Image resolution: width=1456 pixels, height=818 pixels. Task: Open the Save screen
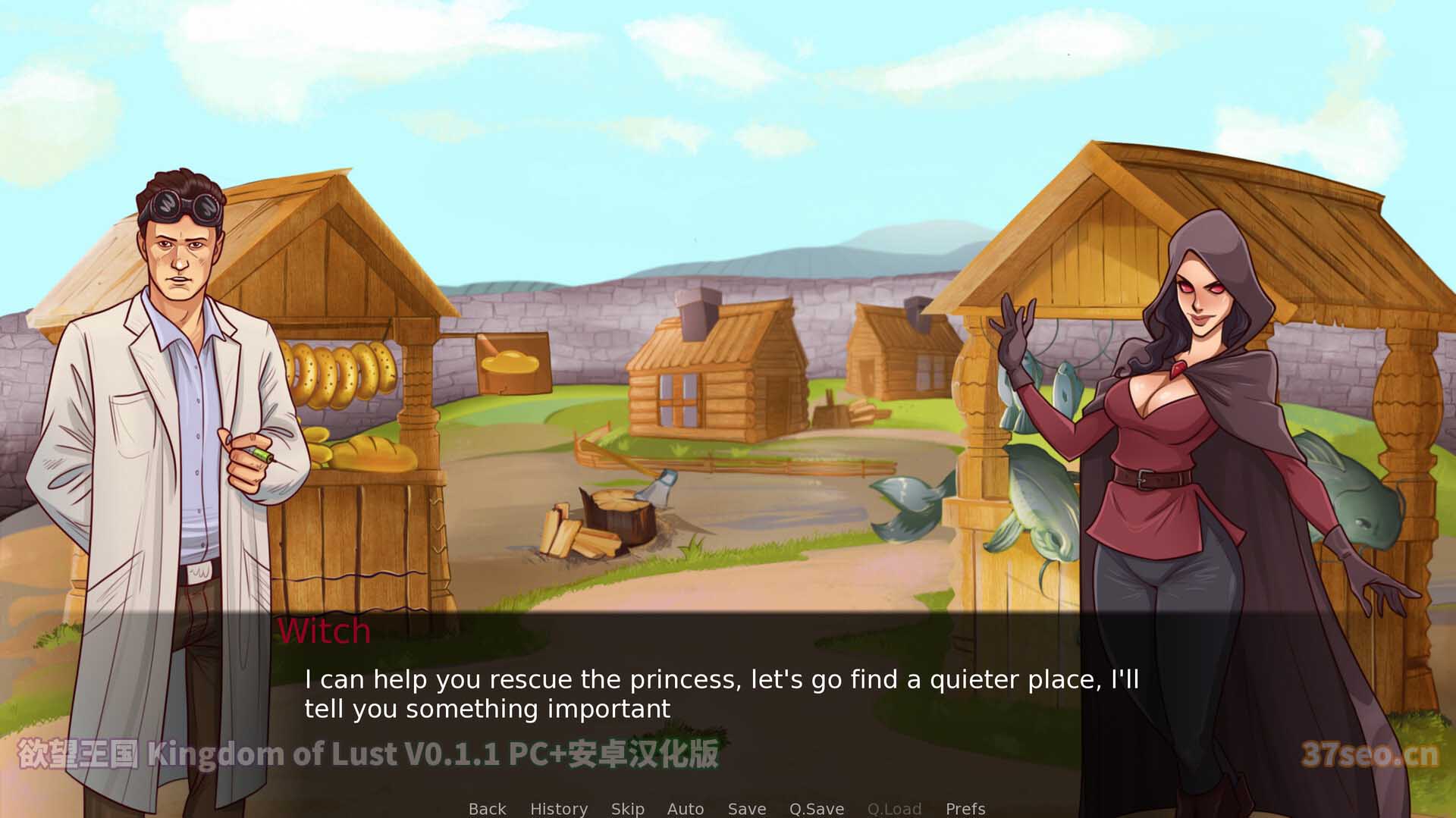pos(746,808)
